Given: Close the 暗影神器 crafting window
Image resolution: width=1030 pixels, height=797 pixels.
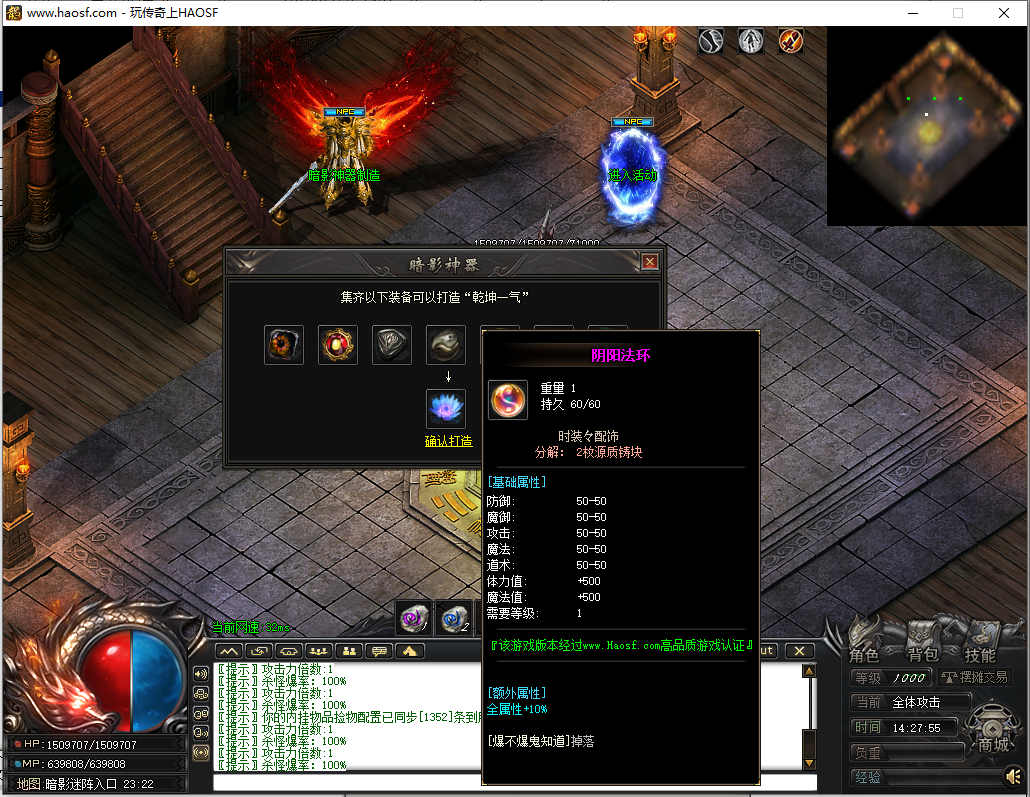Looking at the screenshot, I should tap(650, 262).
